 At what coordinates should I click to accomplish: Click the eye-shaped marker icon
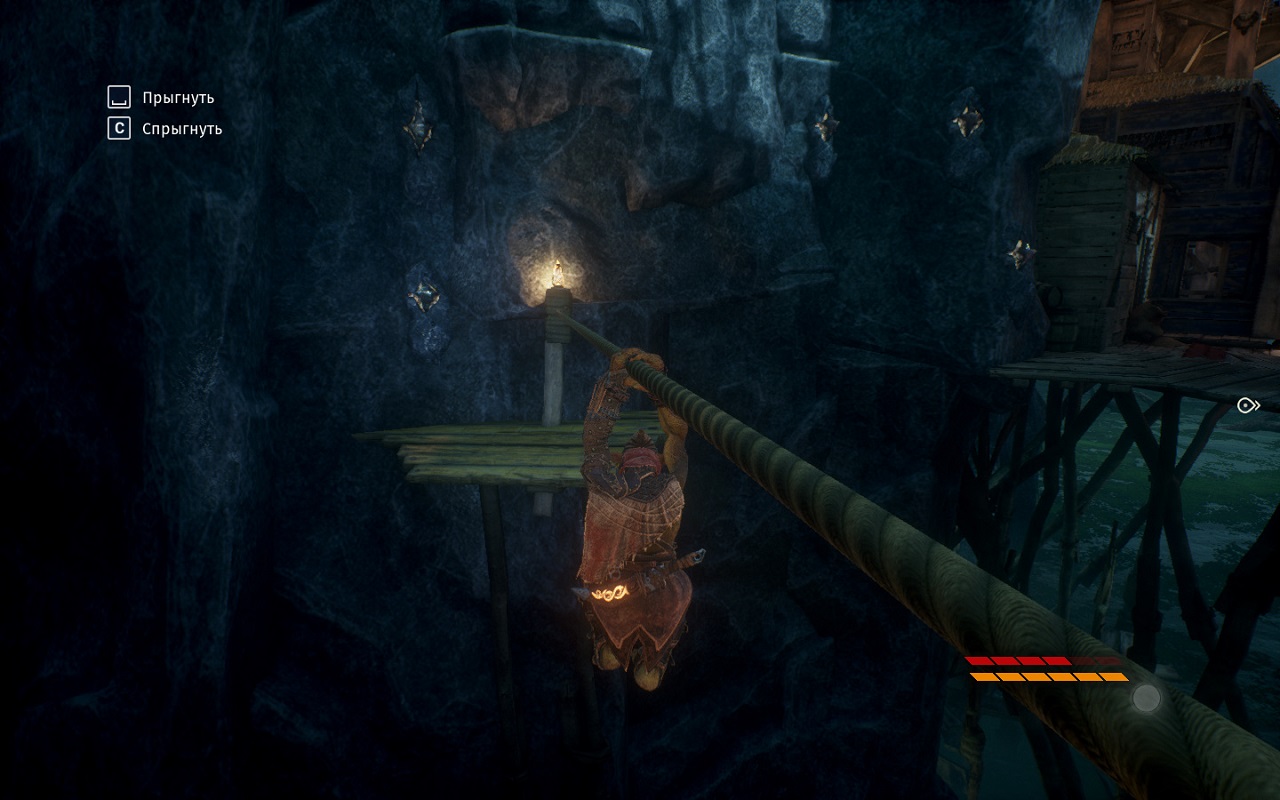click(1247, 405)
